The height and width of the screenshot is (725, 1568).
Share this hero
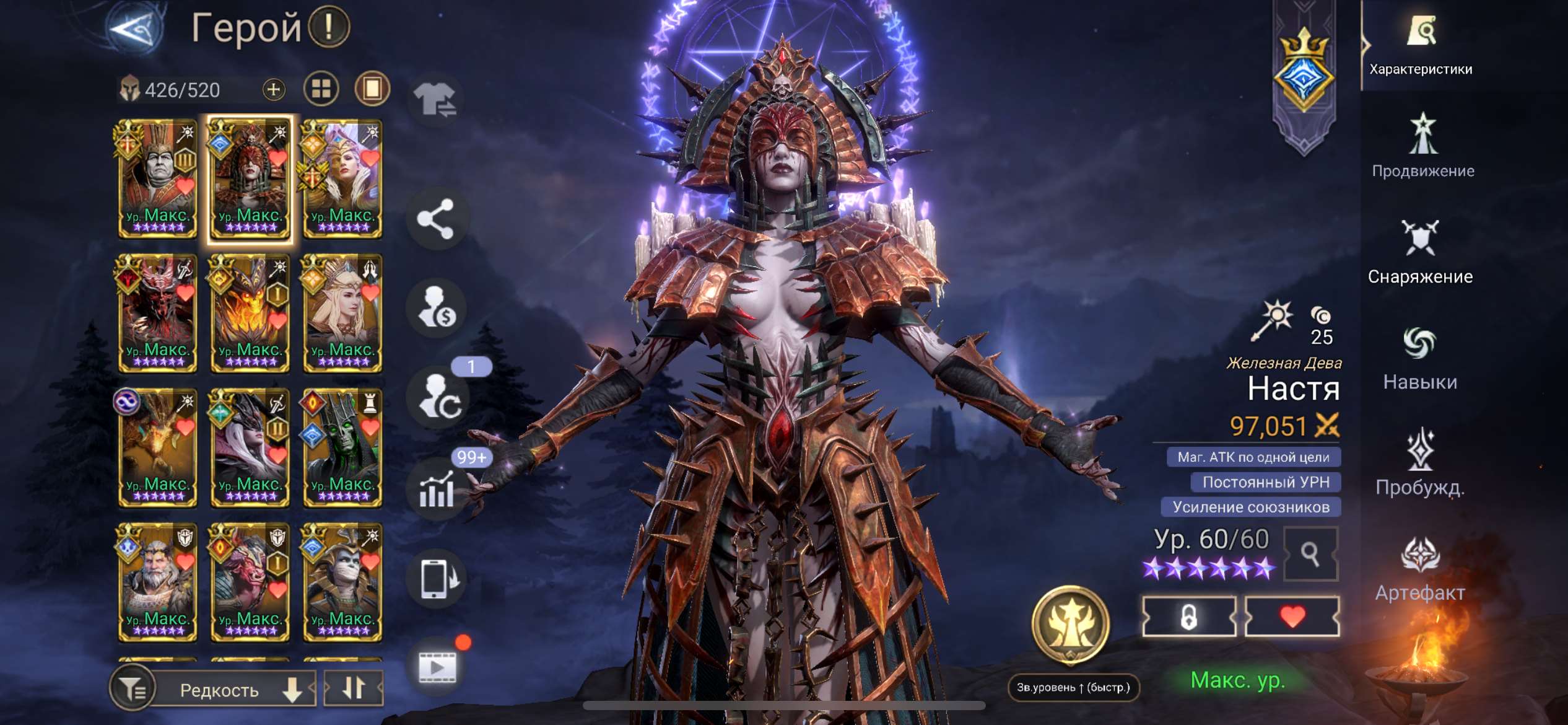(x=435, y=219)
